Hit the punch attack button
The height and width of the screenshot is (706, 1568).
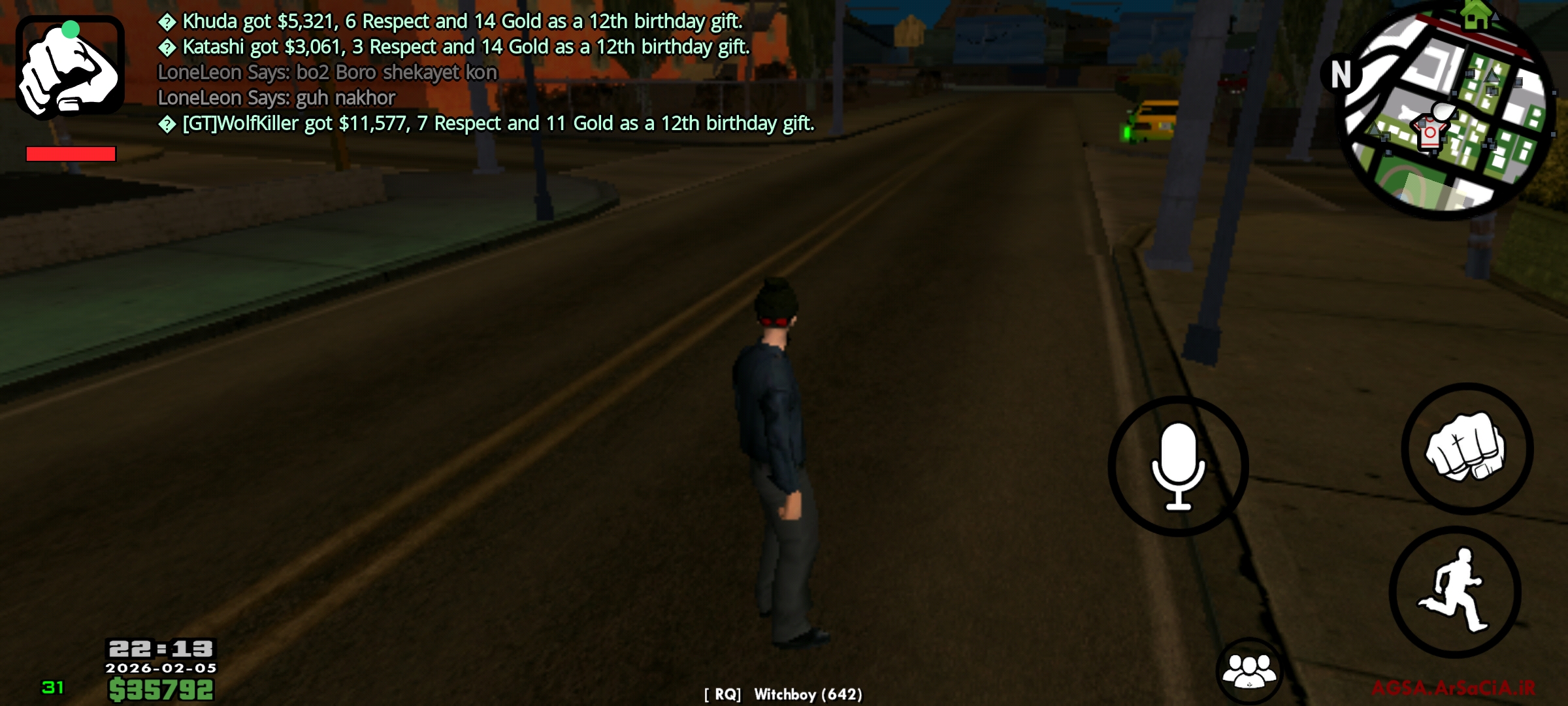click(1467, 449)
